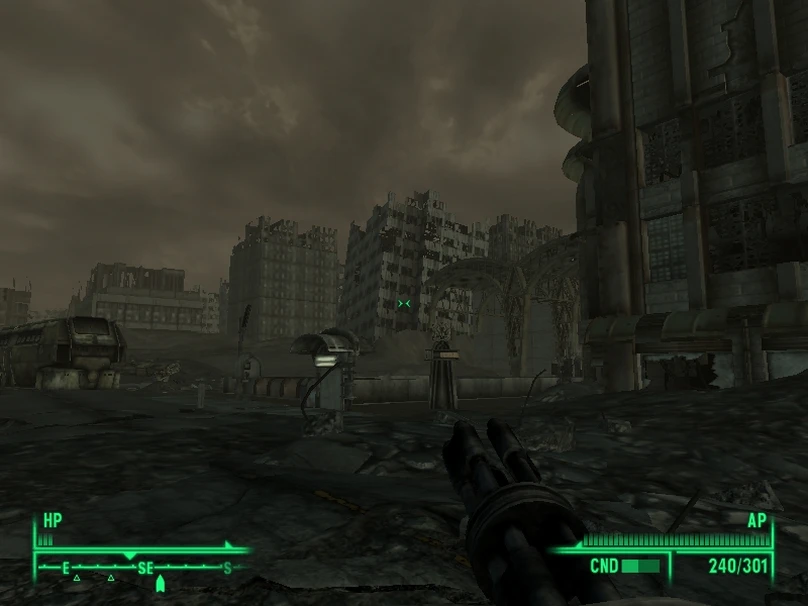Screen dimensions: 808x606
Task: Select the solid quest marker arrow below the compass
Action: [x=160, y=583]
